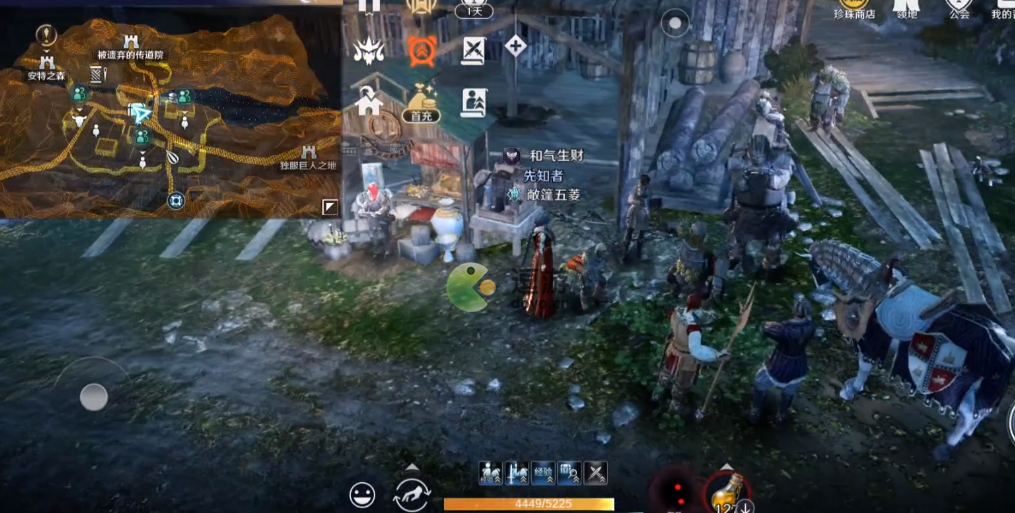Open the 珍珠商店 pearl shop
The height and width of the screenshot is (513, 1015).
(853, 7)
